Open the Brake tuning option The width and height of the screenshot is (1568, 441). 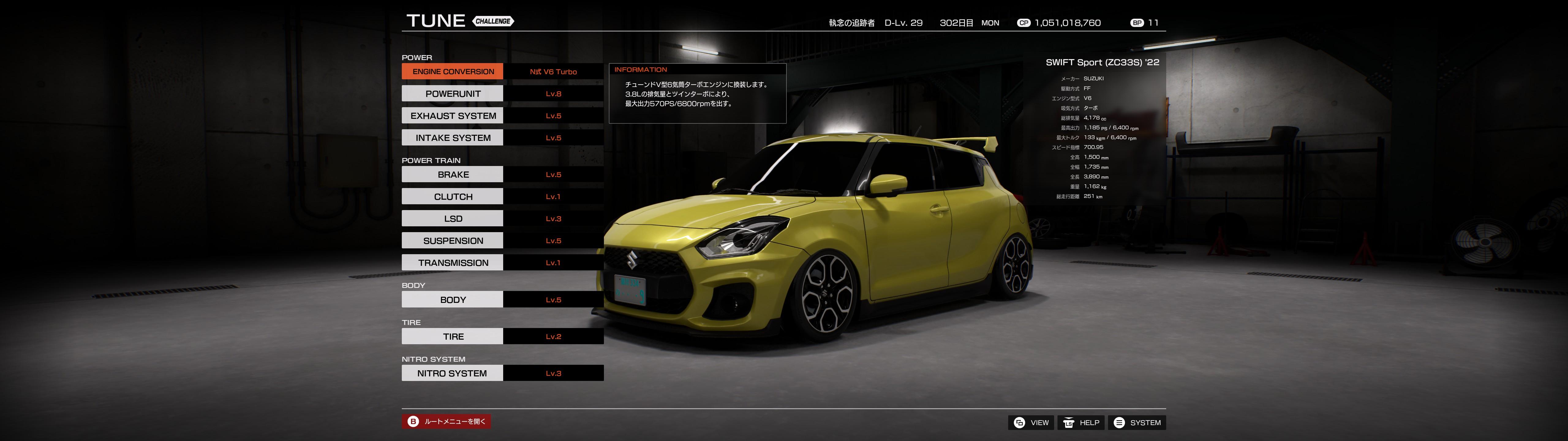point(452,174)
